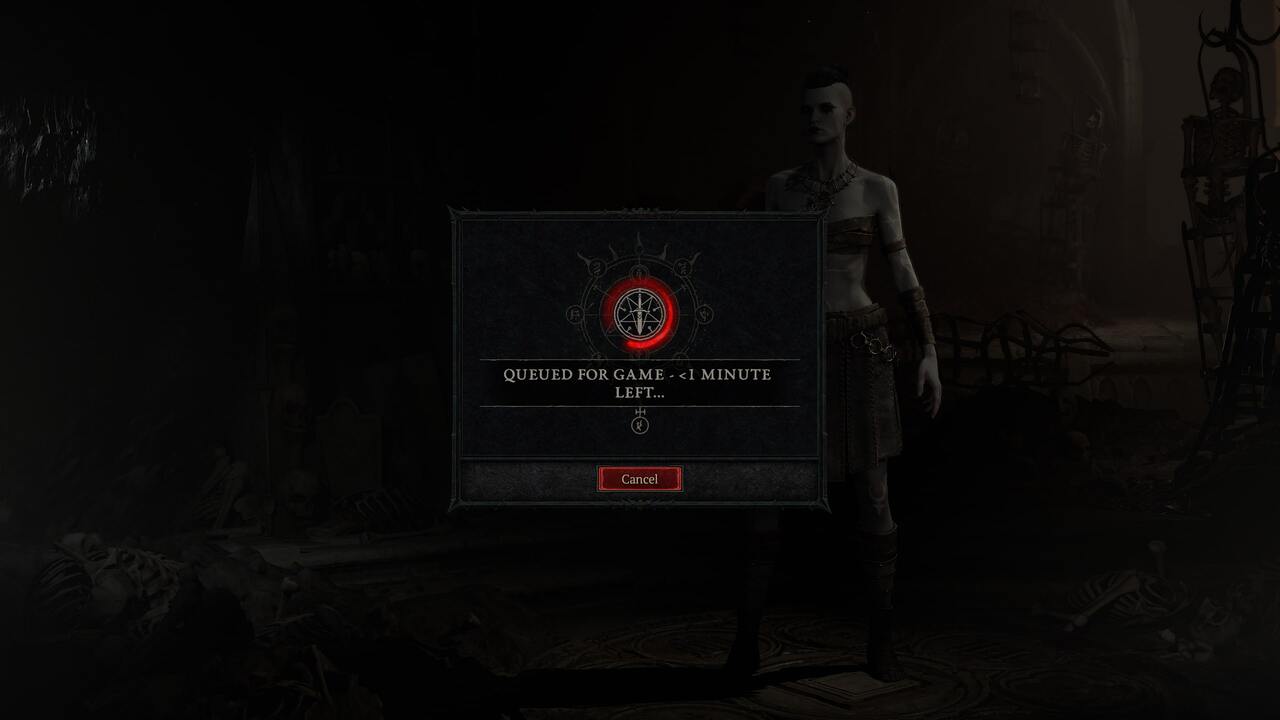Click the rune on the left of the circle
The image size is (1280, 720).
(572, 314)
